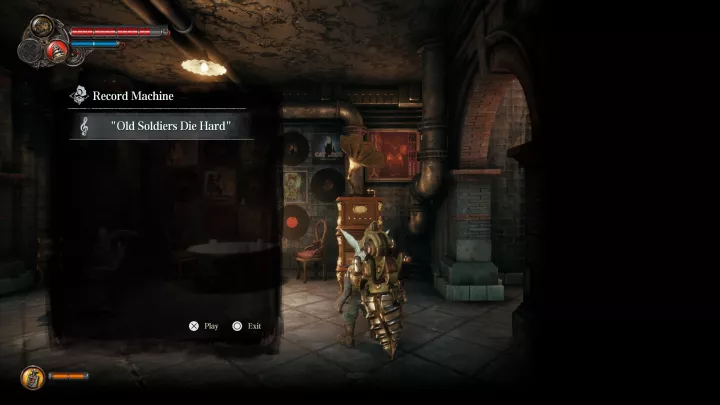Click the yellow canister item icon
The height and width of the screenshot is (405, 720).
coord(31,377)
